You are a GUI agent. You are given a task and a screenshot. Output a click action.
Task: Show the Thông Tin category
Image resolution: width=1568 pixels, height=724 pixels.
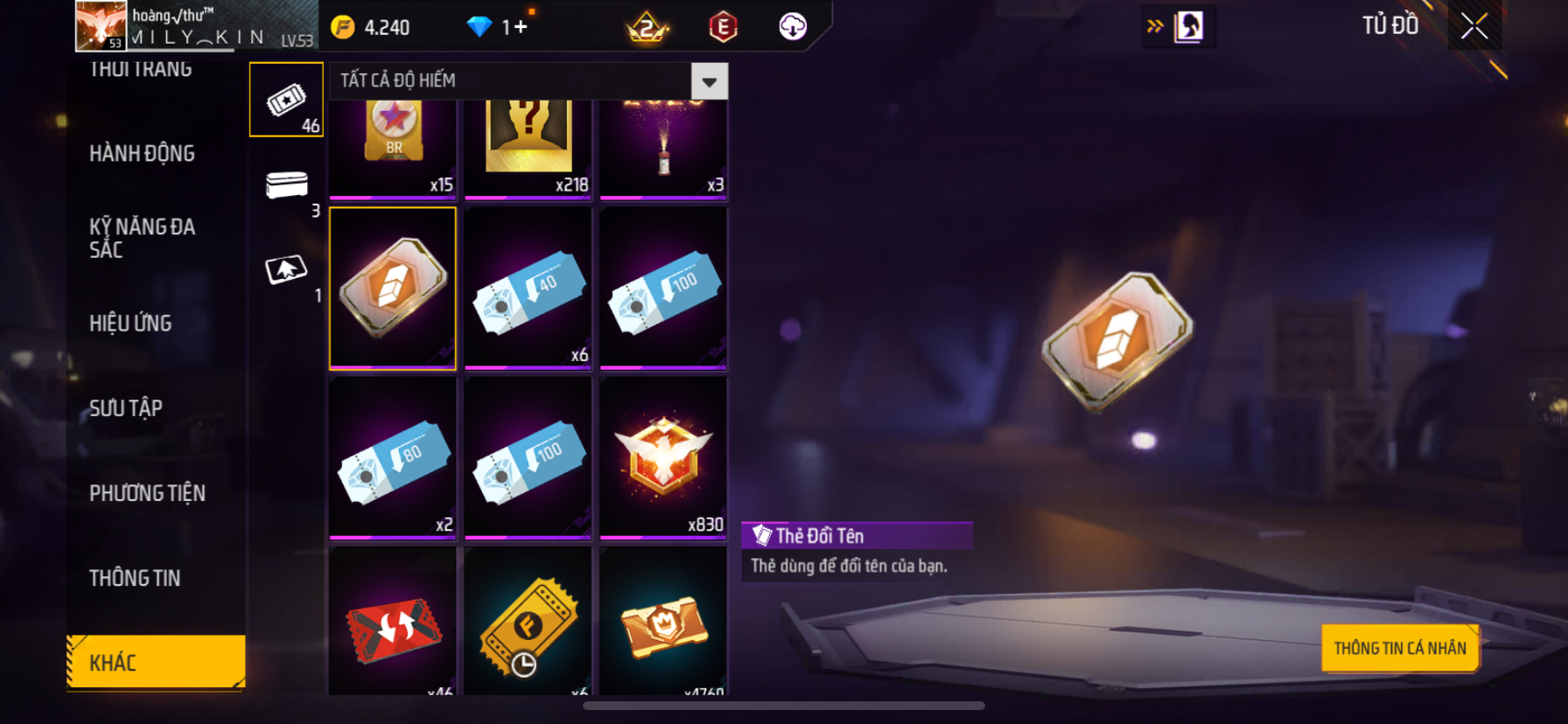(135, 578)
